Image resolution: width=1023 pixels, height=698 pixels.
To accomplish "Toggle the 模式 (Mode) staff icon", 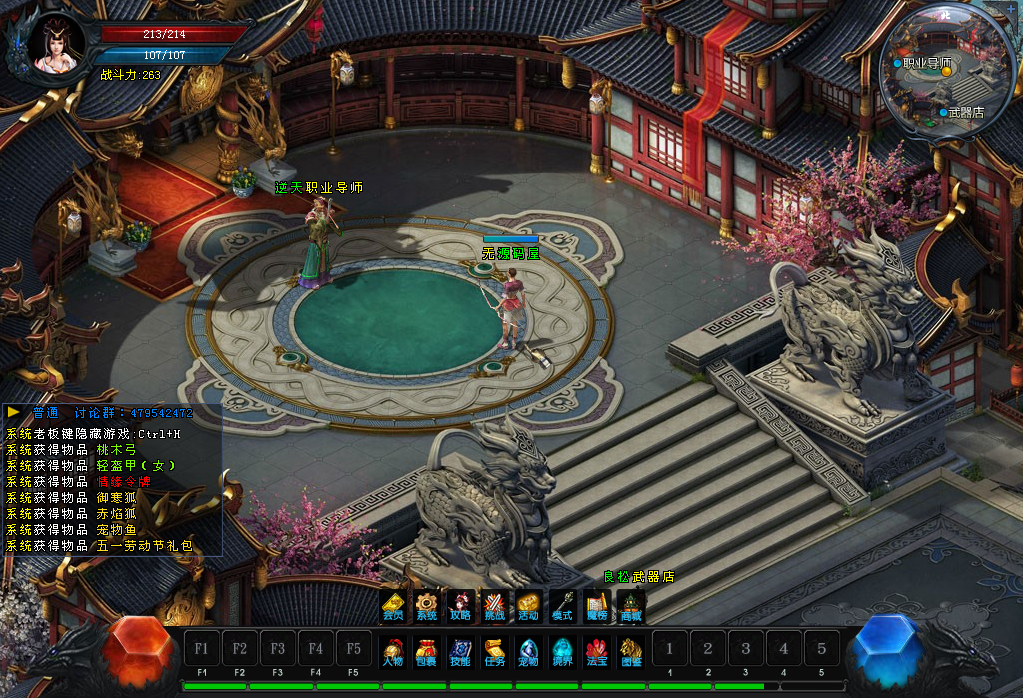I will pos(562,606).
